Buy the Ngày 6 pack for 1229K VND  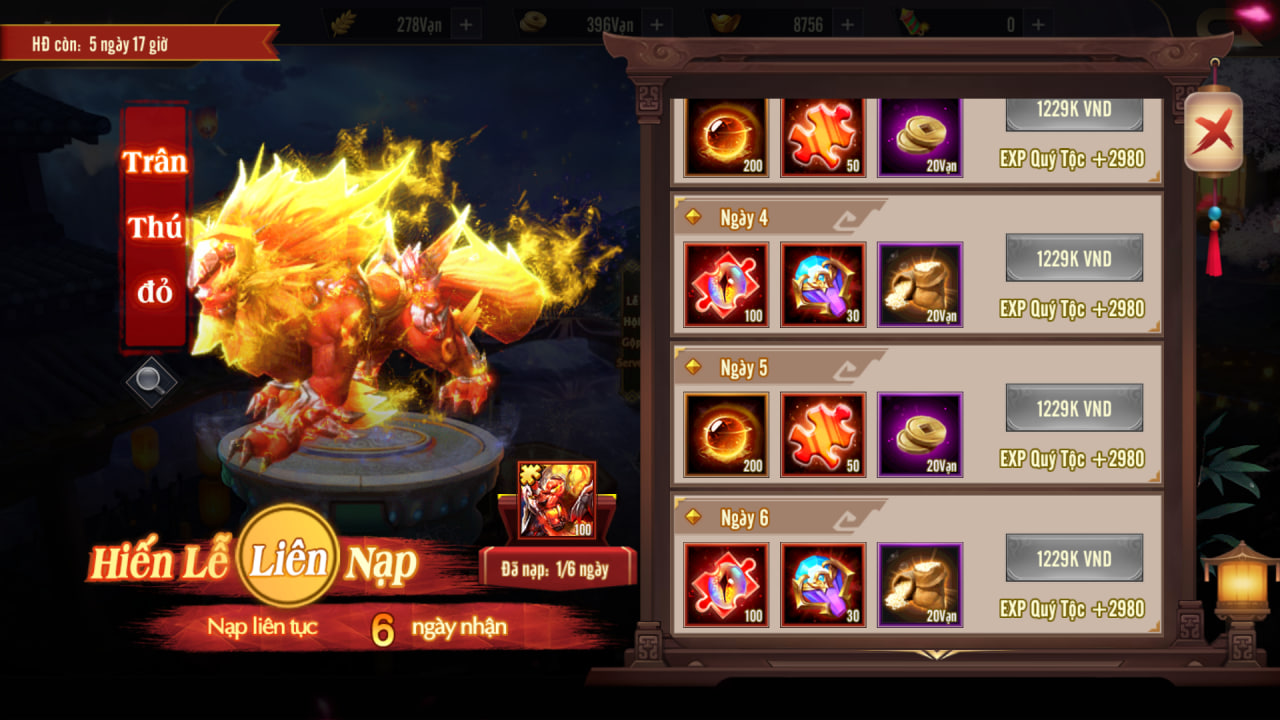pos(1074,558)
